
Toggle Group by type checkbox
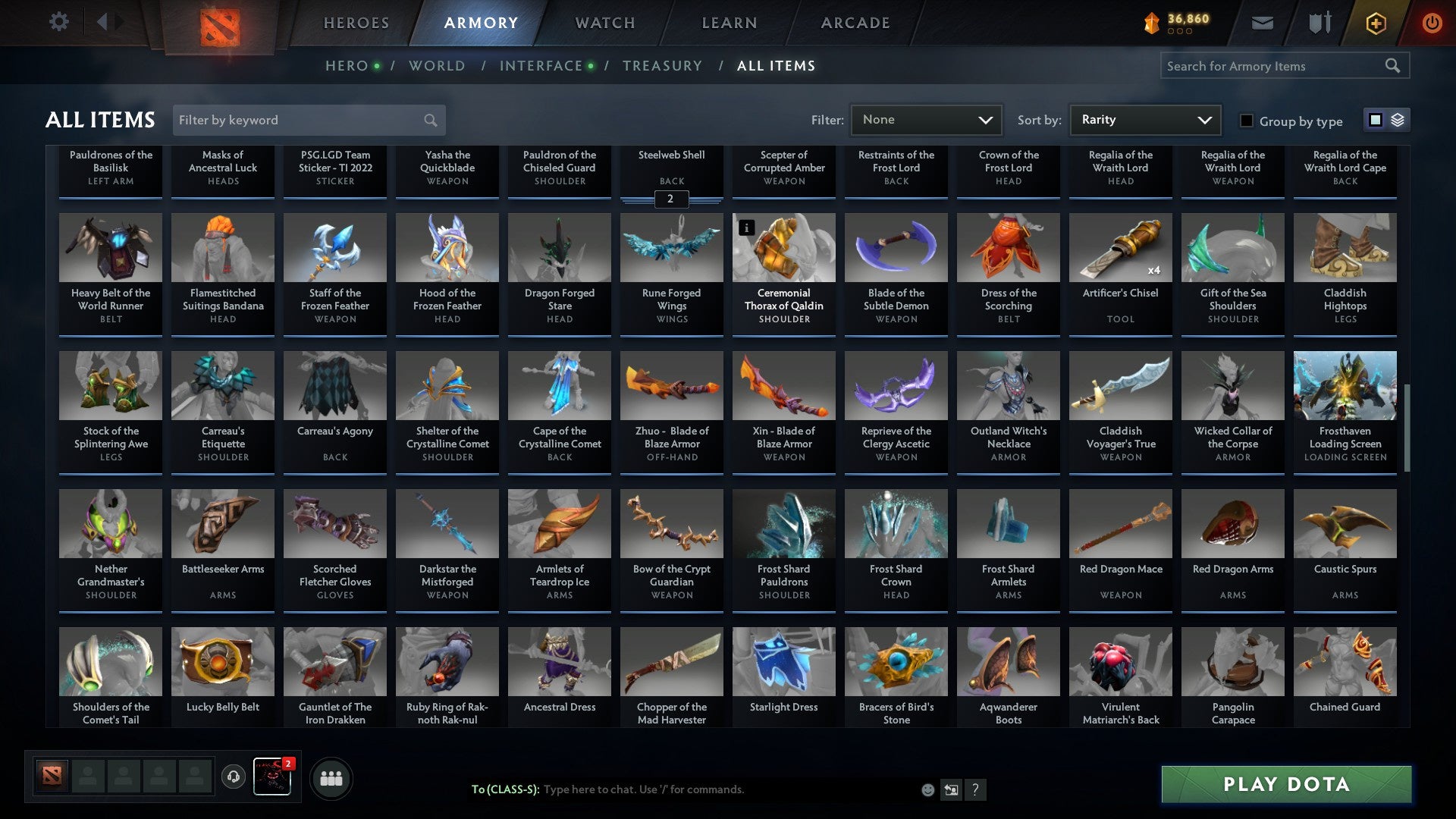coord(1246,121)
